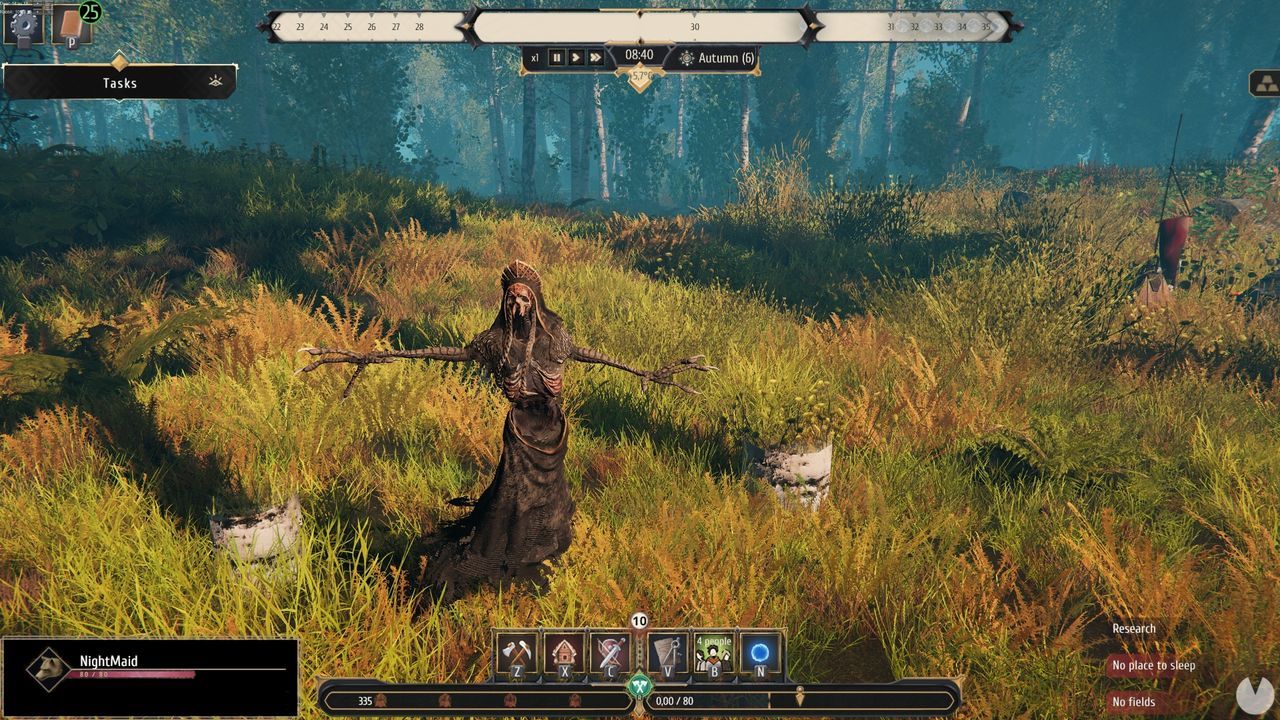1280x720 pixels.
Task: Open the Tasks panel header
Action: [118, 83]
